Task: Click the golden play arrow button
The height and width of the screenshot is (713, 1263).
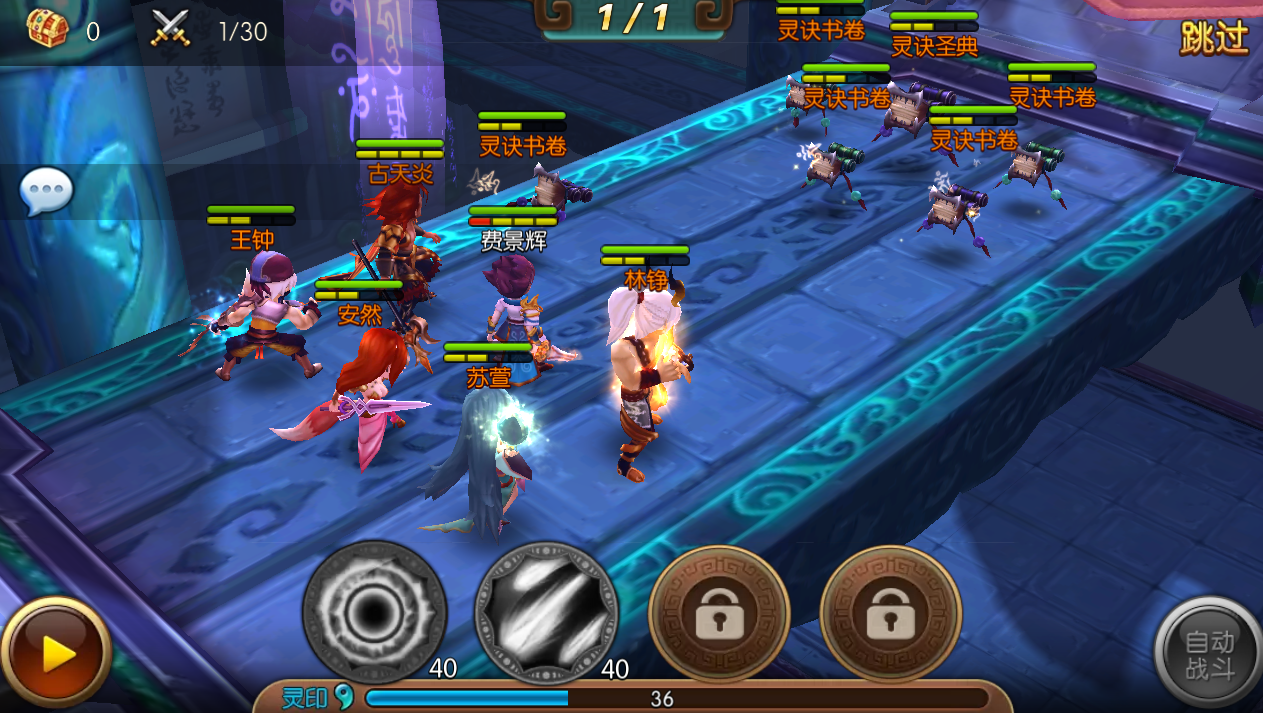Action: 55,655
